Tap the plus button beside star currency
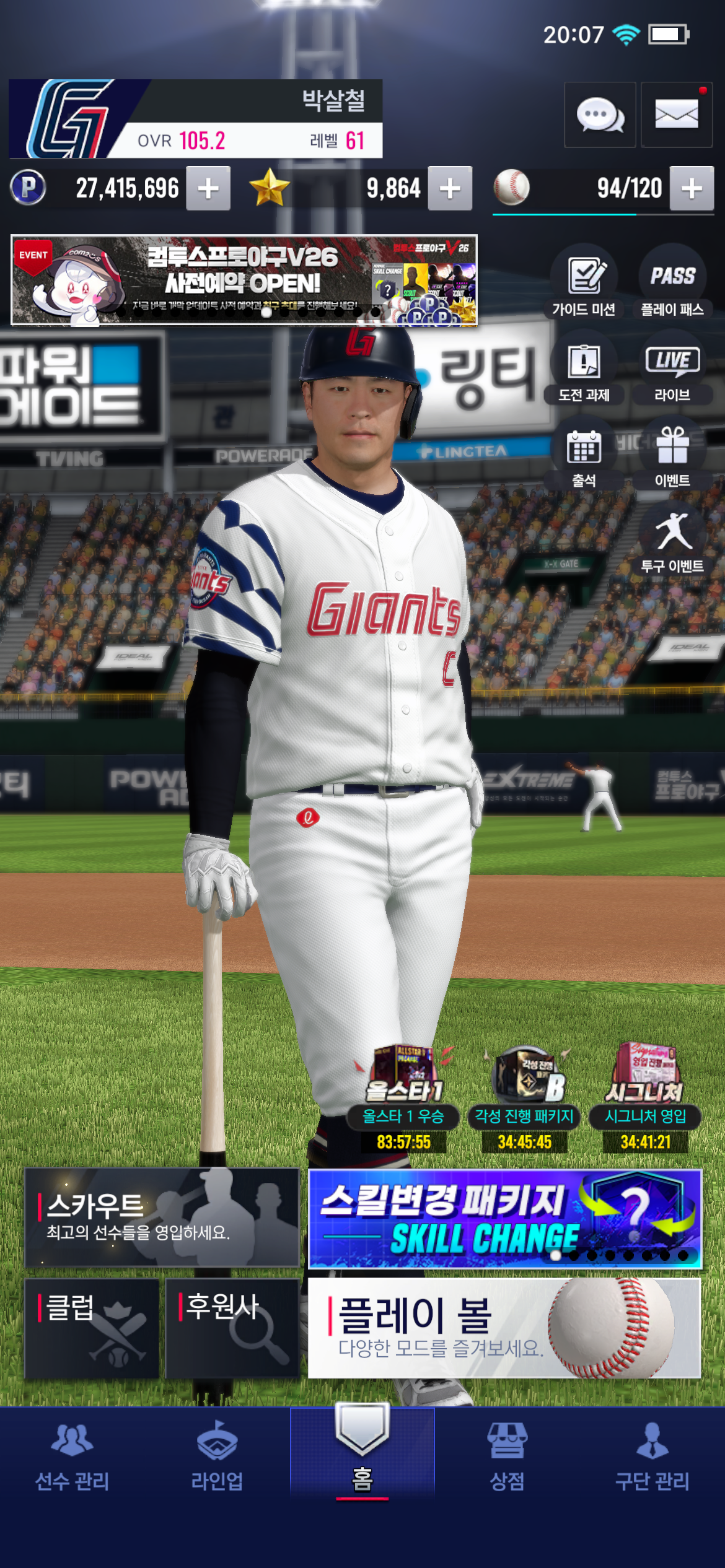 point(450,188)
